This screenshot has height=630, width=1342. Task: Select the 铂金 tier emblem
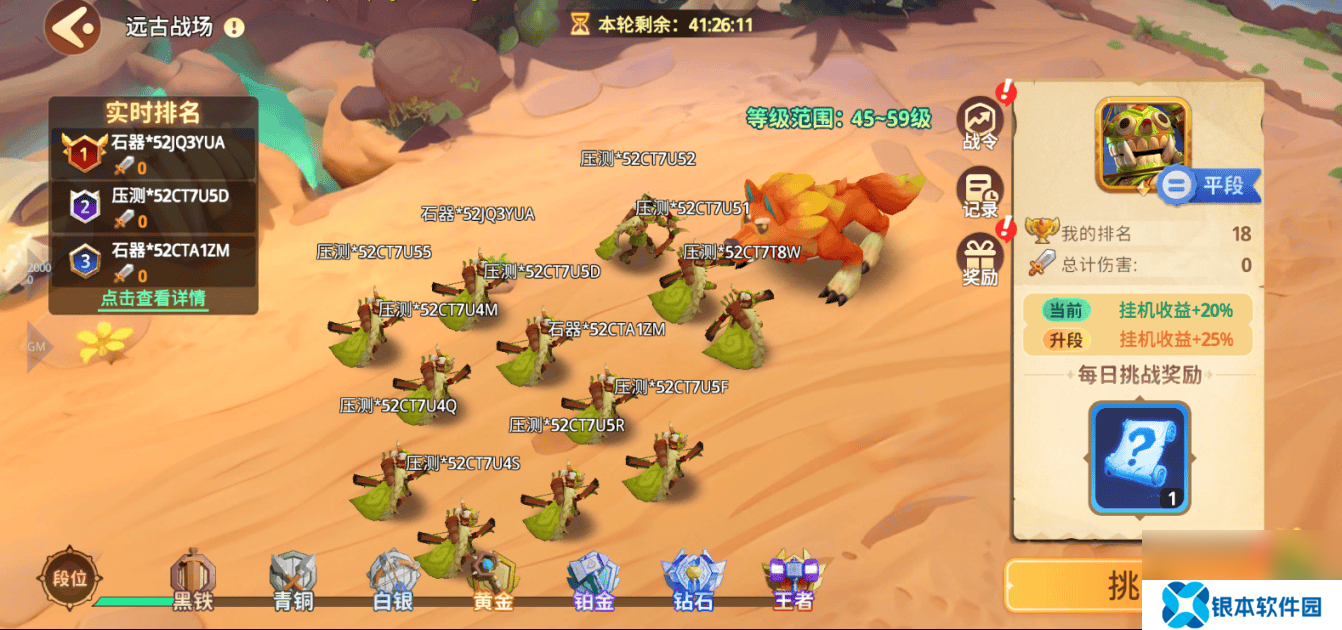594,578
